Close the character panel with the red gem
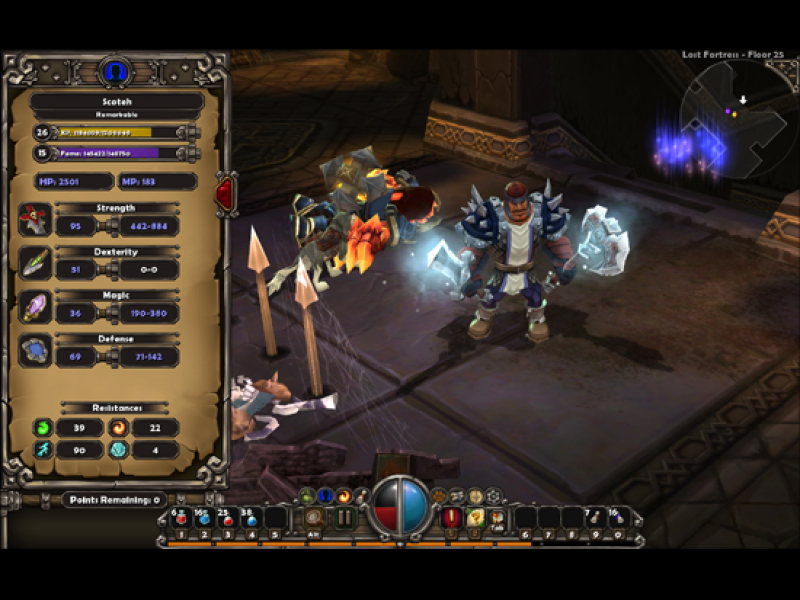 226,191
